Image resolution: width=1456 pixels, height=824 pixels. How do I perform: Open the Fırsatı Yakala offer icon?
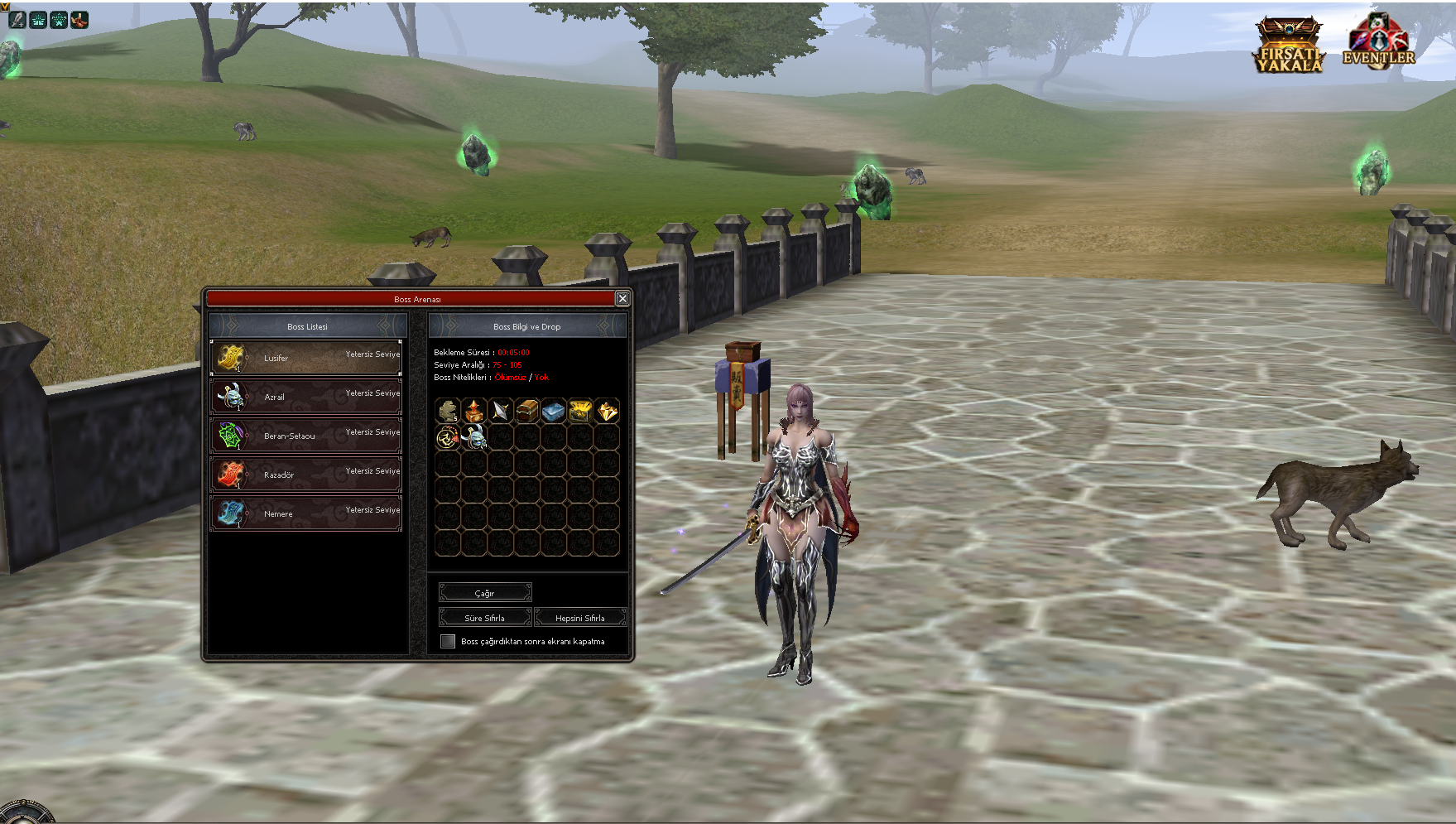(x=1288, y=45)
